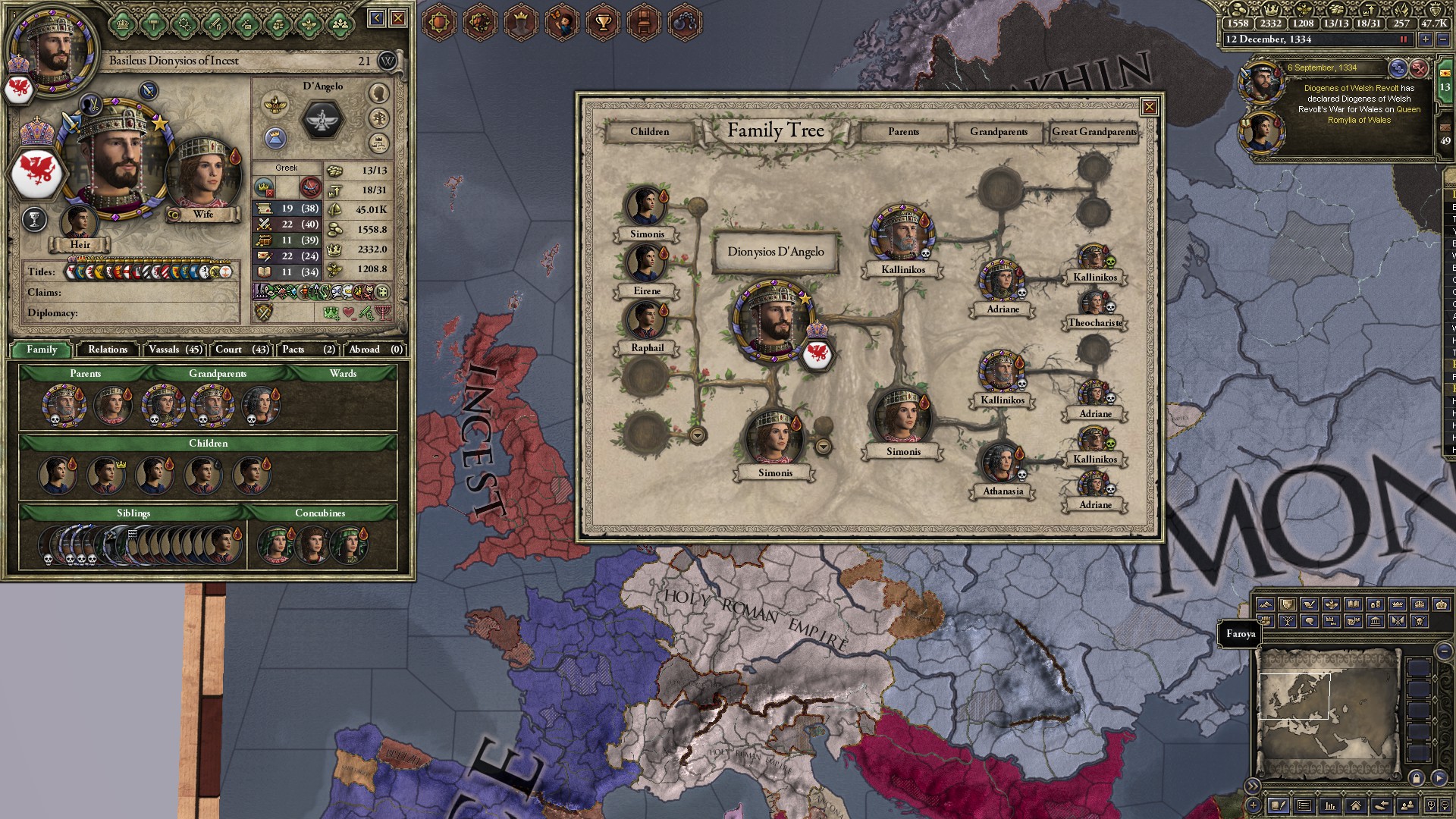
Task: Switch to the Relations tab
Action: (x=107, y=350)
